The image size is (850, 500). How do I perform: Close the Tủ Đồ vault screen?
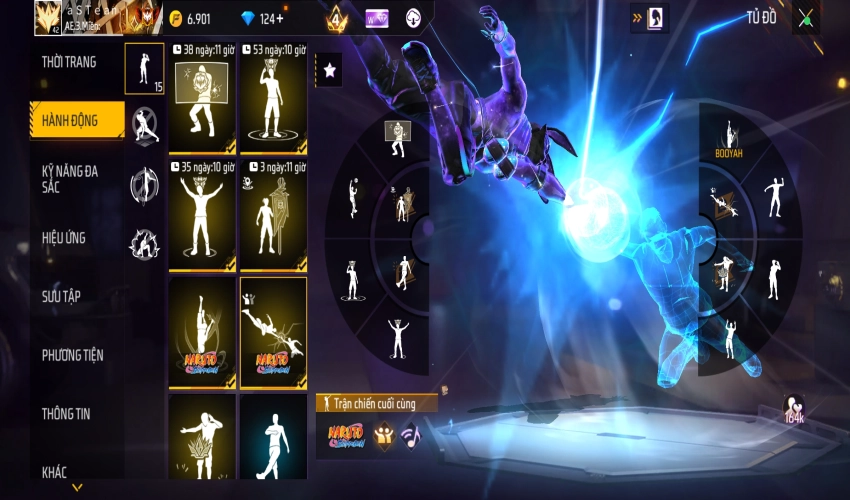click(805, 18)
